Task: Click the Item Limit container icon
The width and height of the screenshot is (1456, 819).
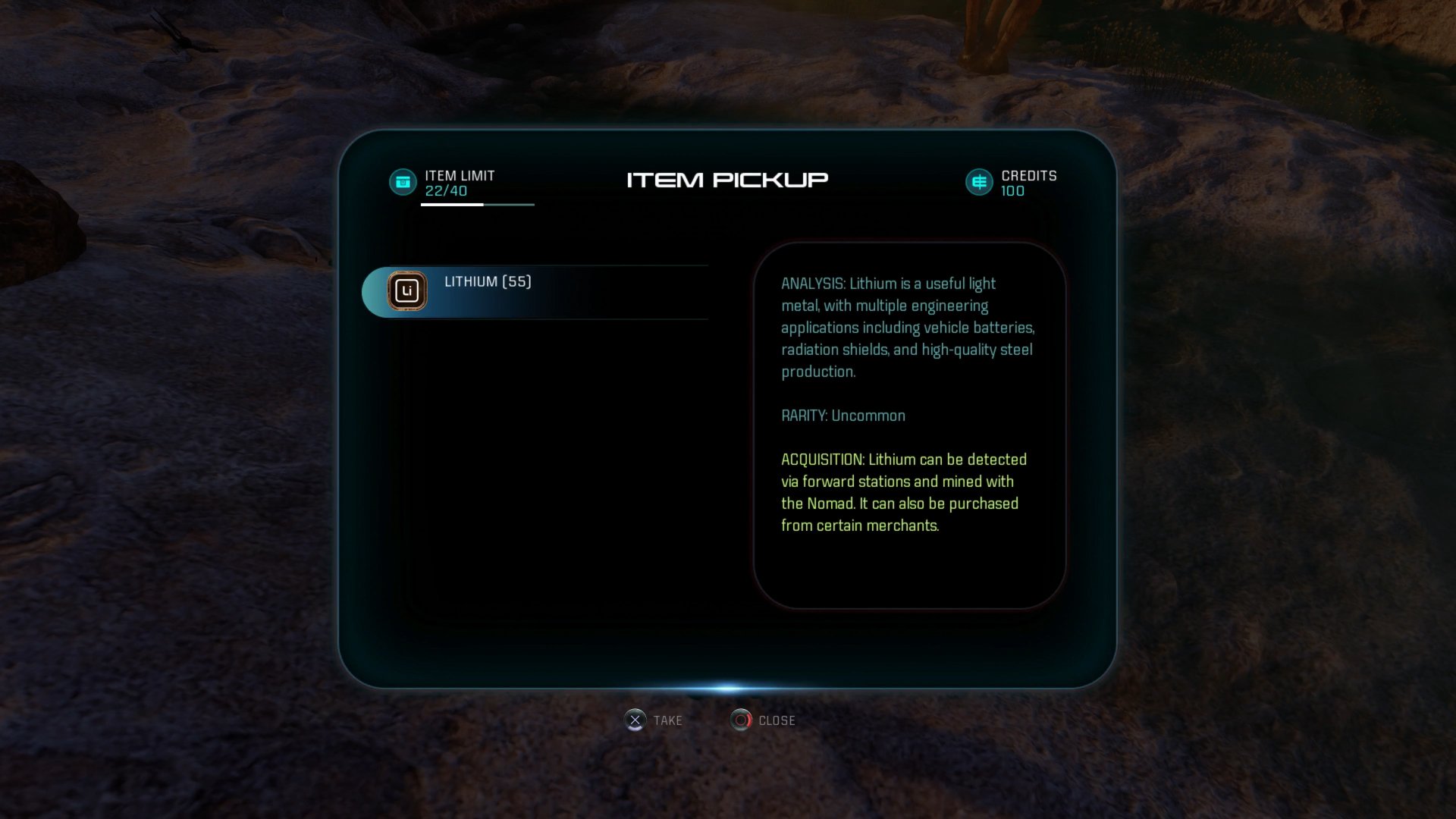Action: [403, 182]
